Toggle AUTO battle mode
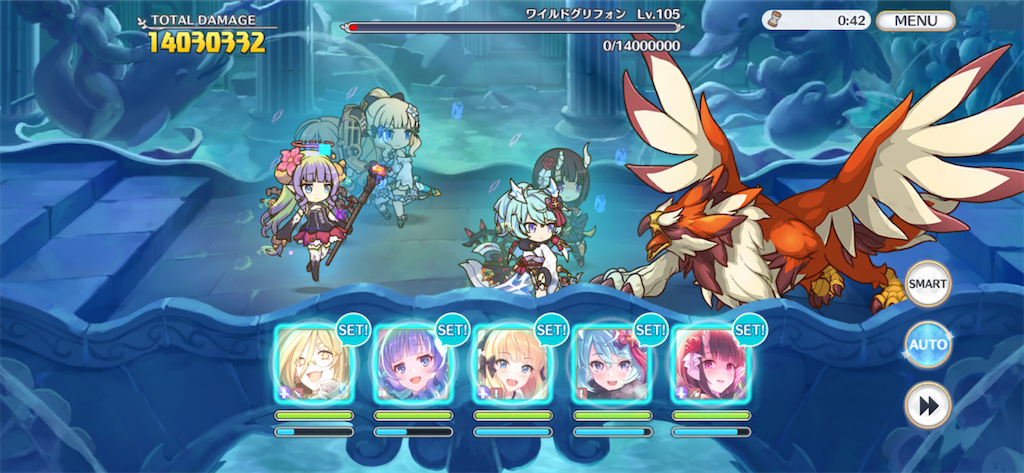The image size is (1024, 473). (x=927, y=346)
